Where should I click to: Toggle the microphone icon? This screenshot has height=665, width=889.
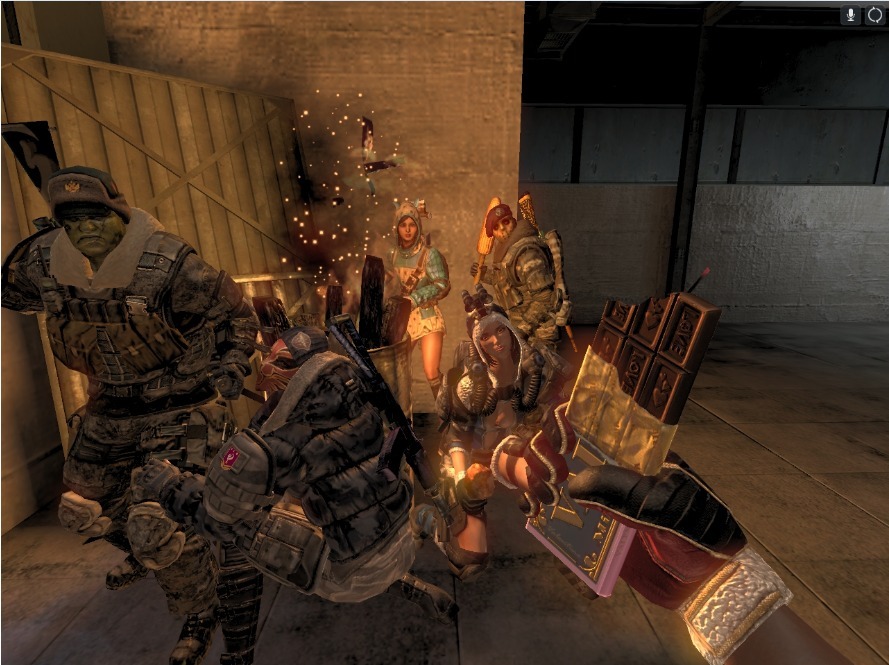pos(851,15)
